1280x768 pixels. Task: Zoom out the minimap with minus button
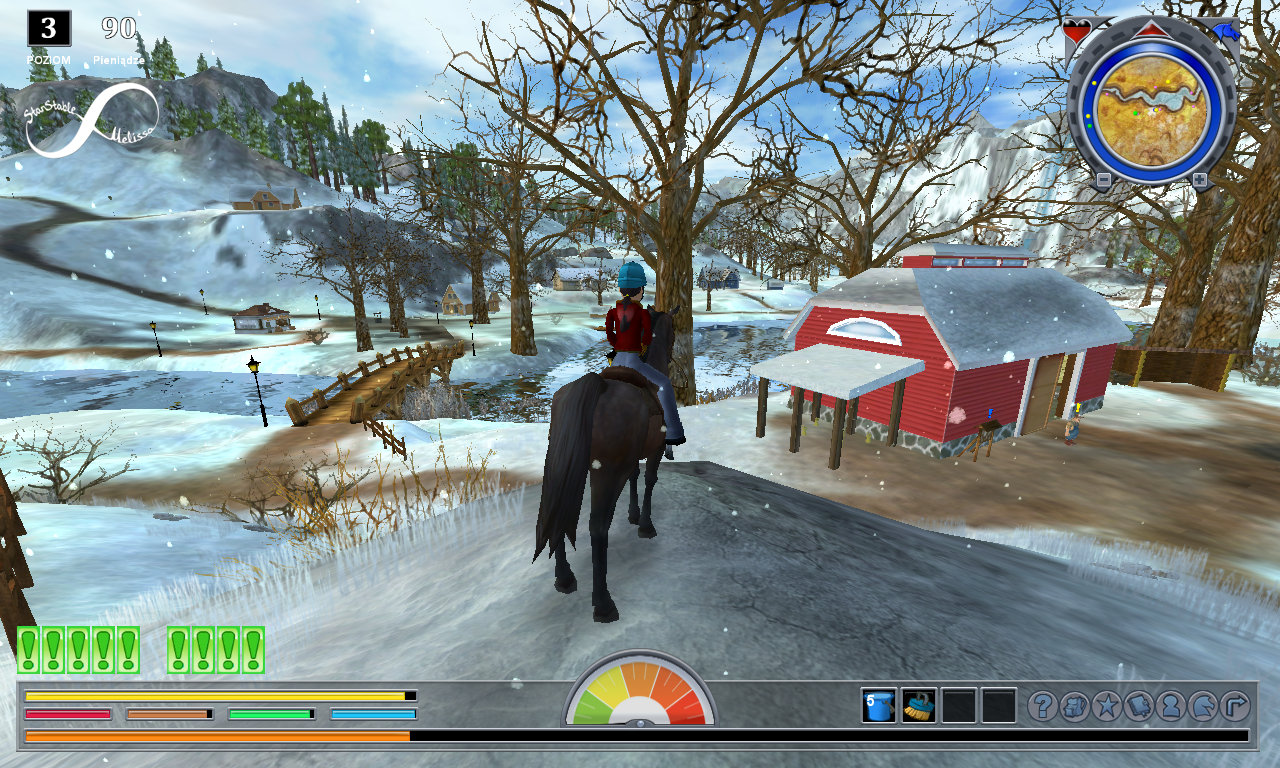1104,179
